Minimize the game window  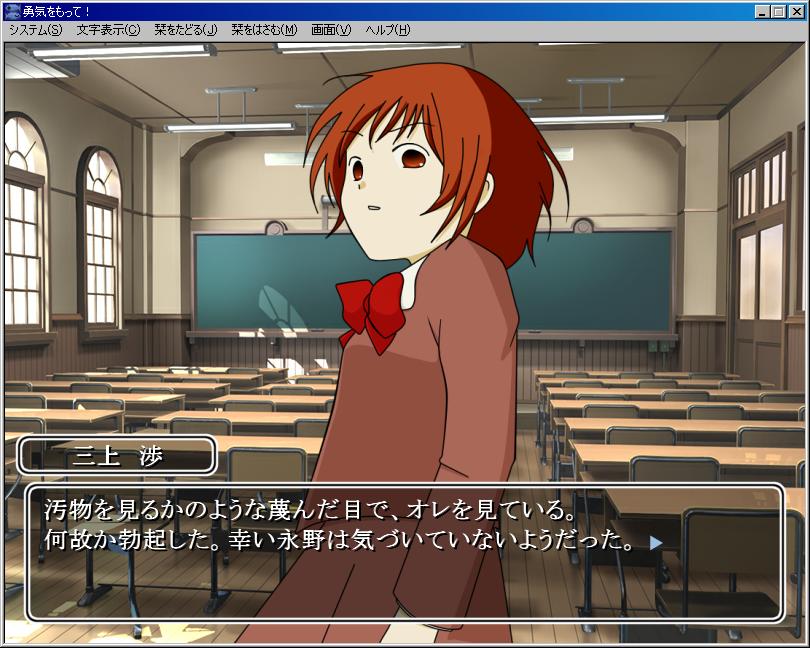(762, 11)
